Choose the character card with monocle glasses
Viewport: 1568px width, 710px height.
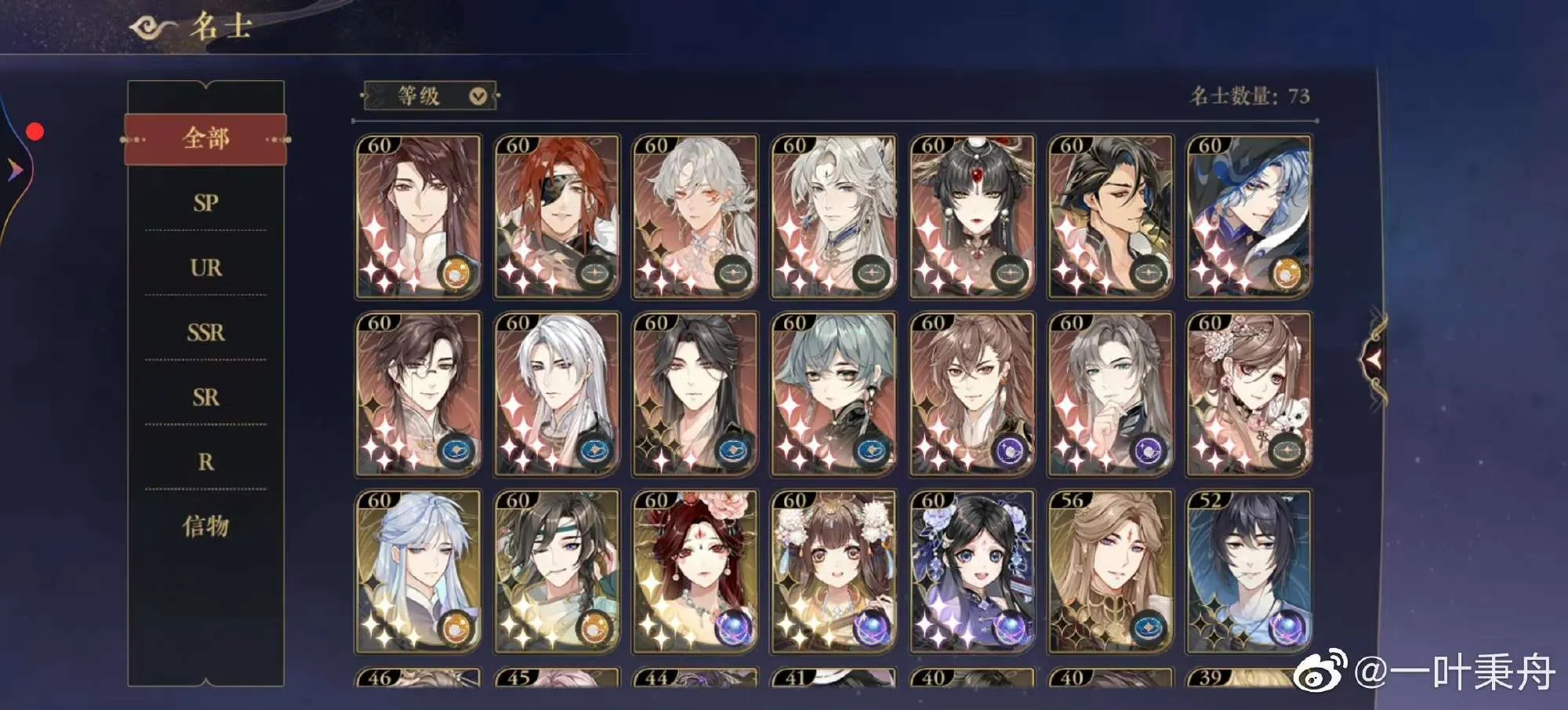pyautogui.click(x=418, y=394)
